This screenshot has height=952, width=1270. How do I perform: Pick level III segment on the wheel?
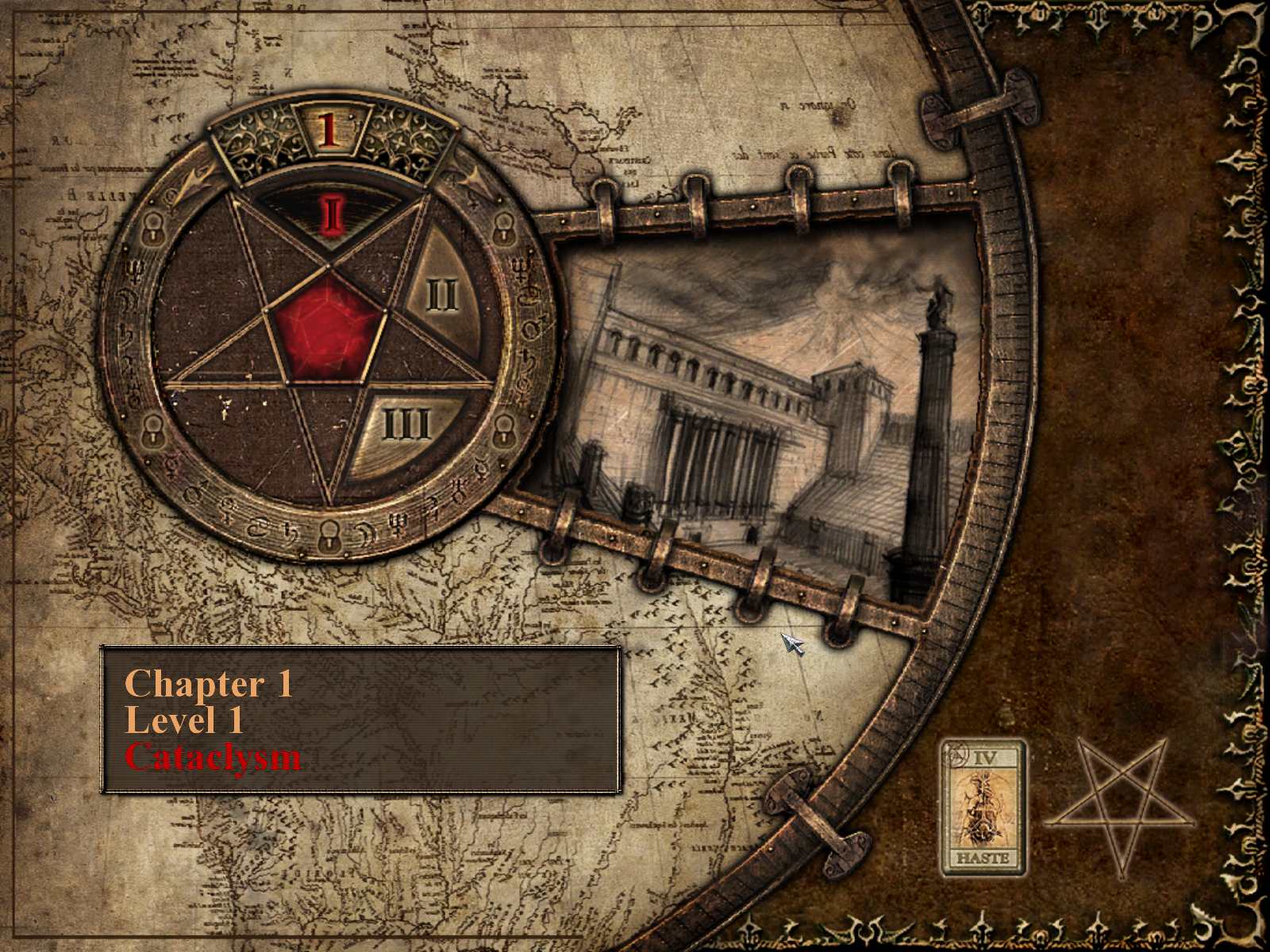[406, 425]
